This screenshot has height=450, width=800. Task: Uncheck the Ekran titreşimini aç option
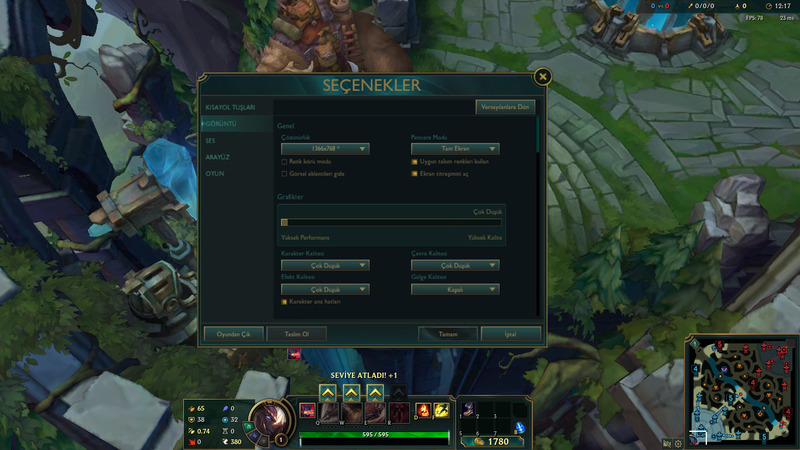click(x=414, y=173)
